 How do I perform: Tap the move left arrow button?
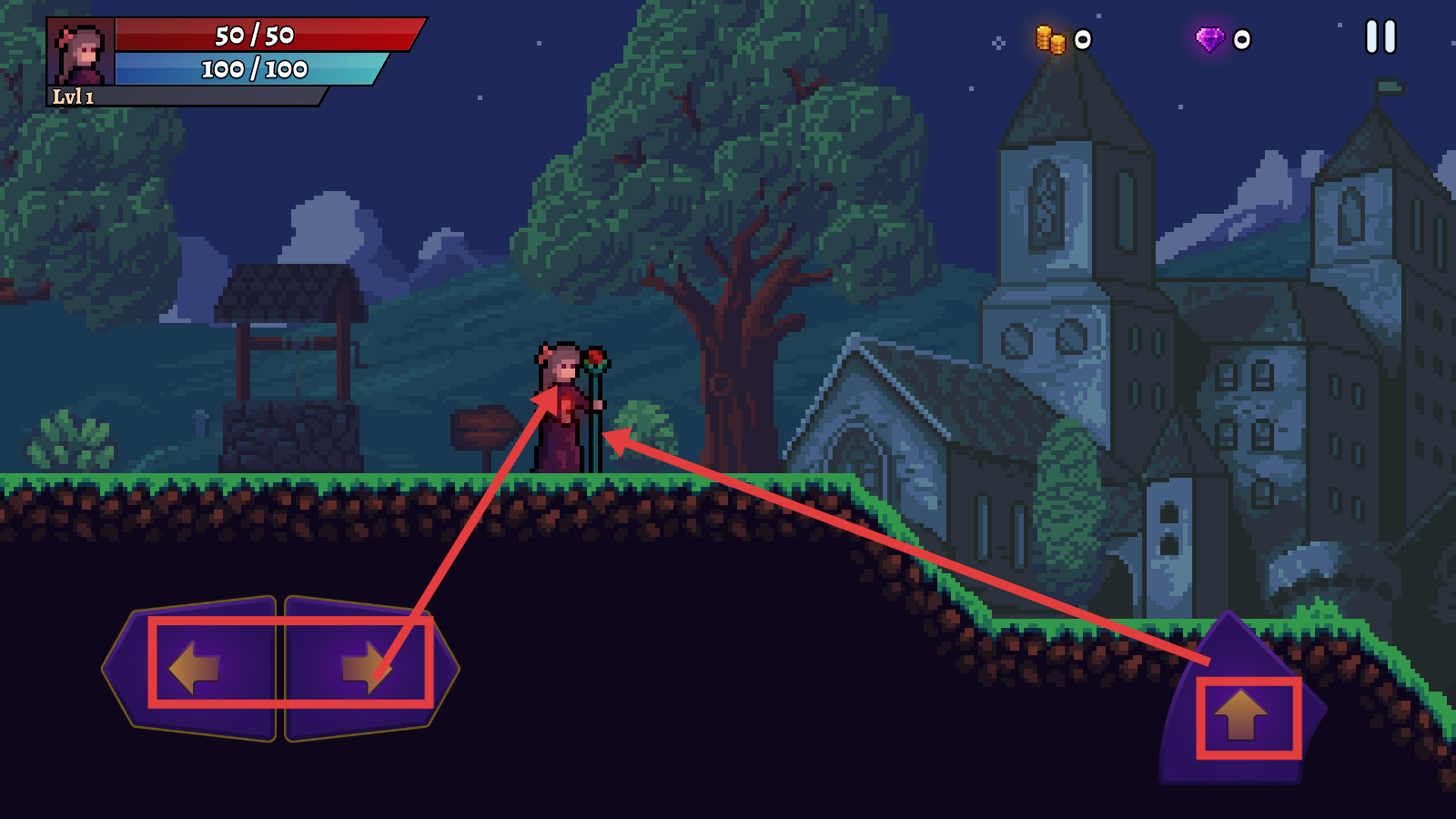coord(196,668)
